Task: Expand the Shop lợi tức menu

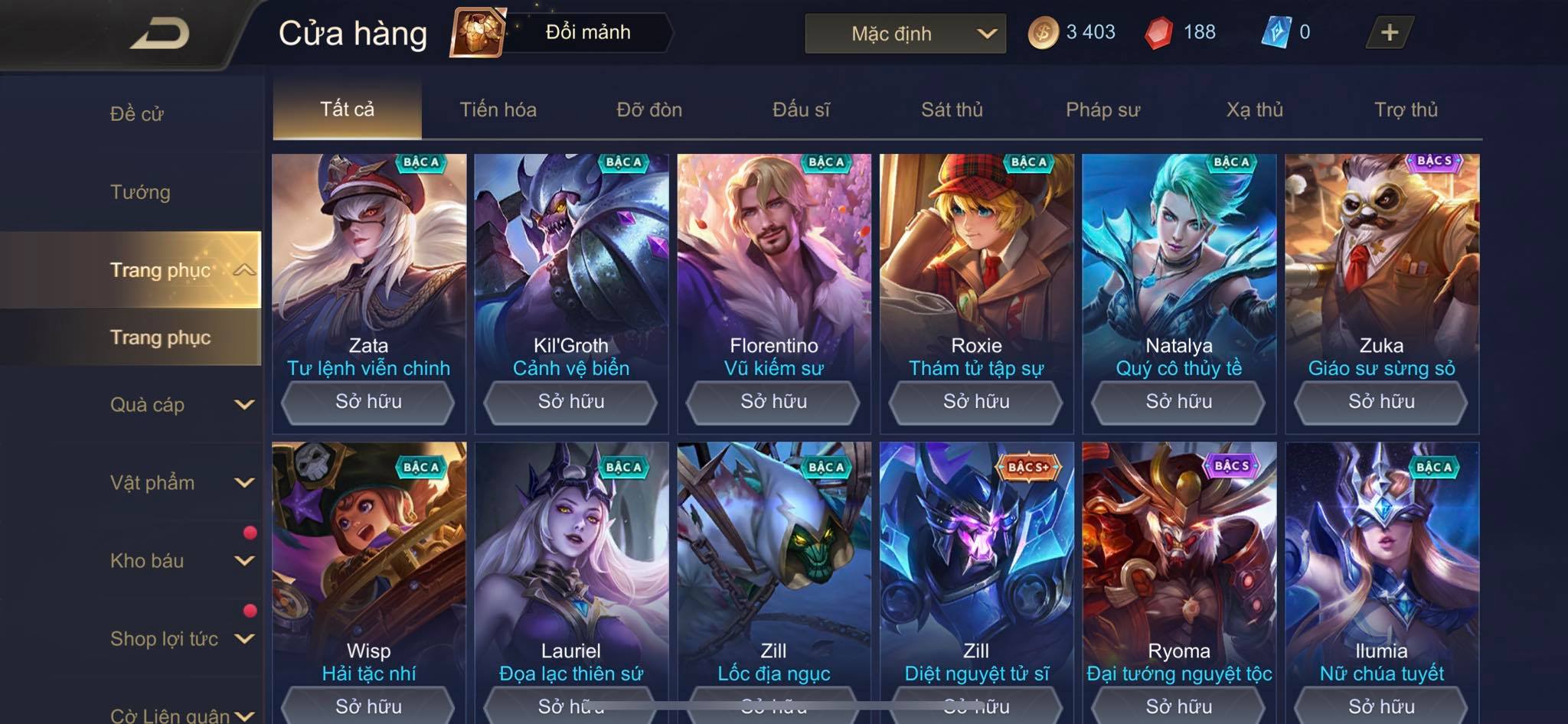Action: click(x=181, y=639)
